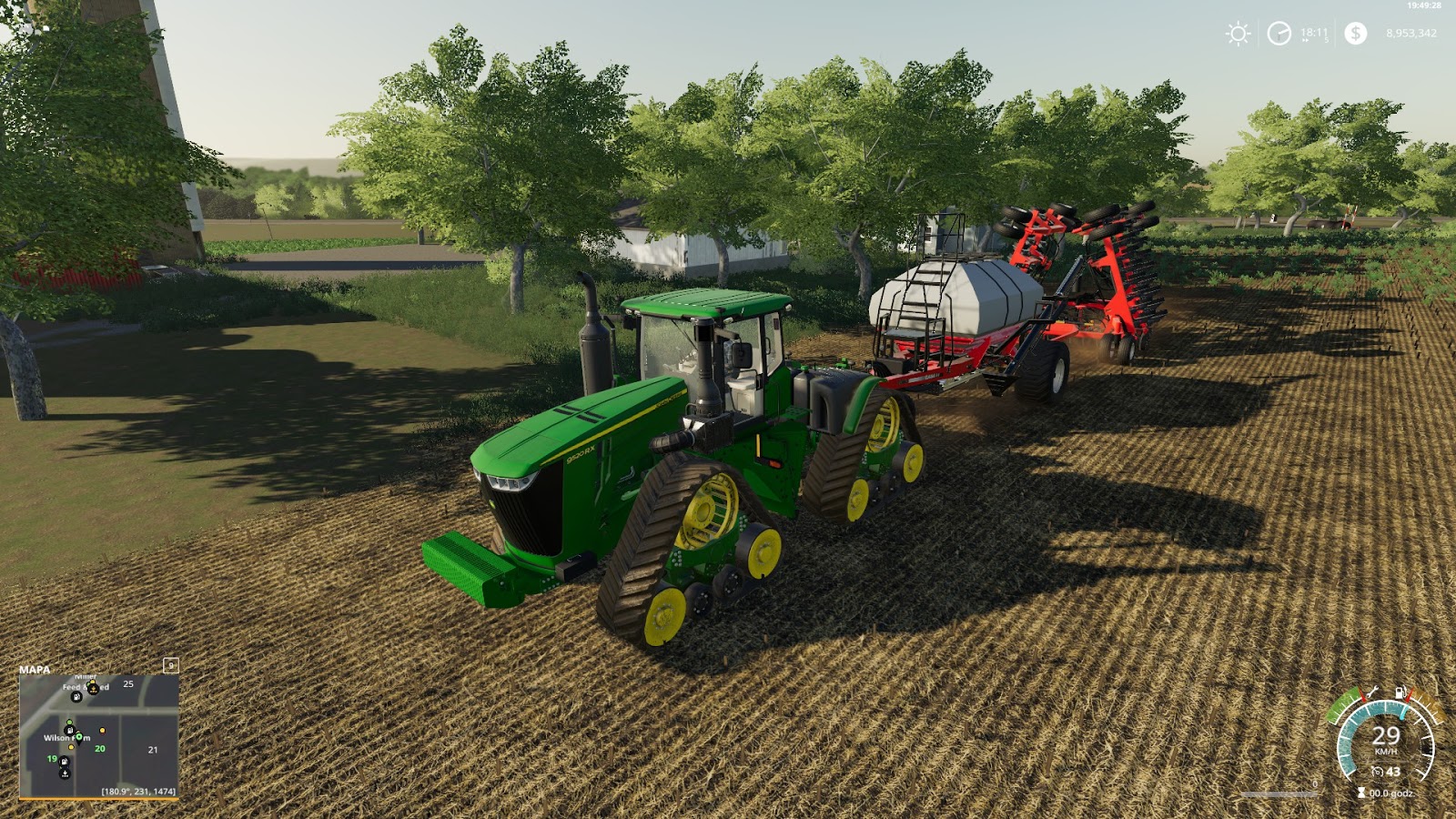Viewport: 1456px width, 819px height.
Task: Open the minimap zoom level 9 box
Action: tap(171, 667)
